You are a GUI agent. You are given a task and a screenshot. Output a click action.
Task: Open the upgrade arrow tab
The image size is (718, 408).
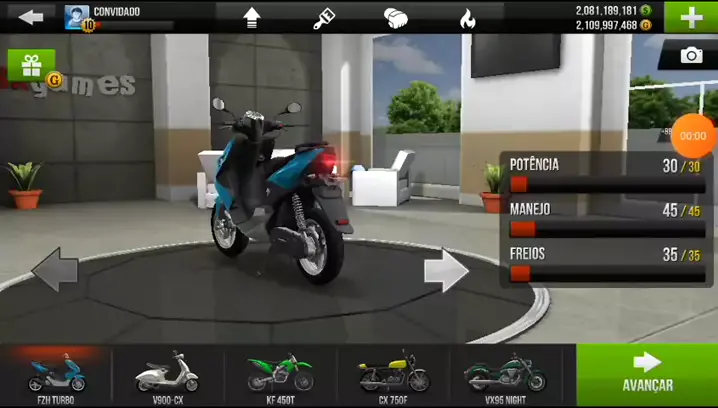(252, 17)
